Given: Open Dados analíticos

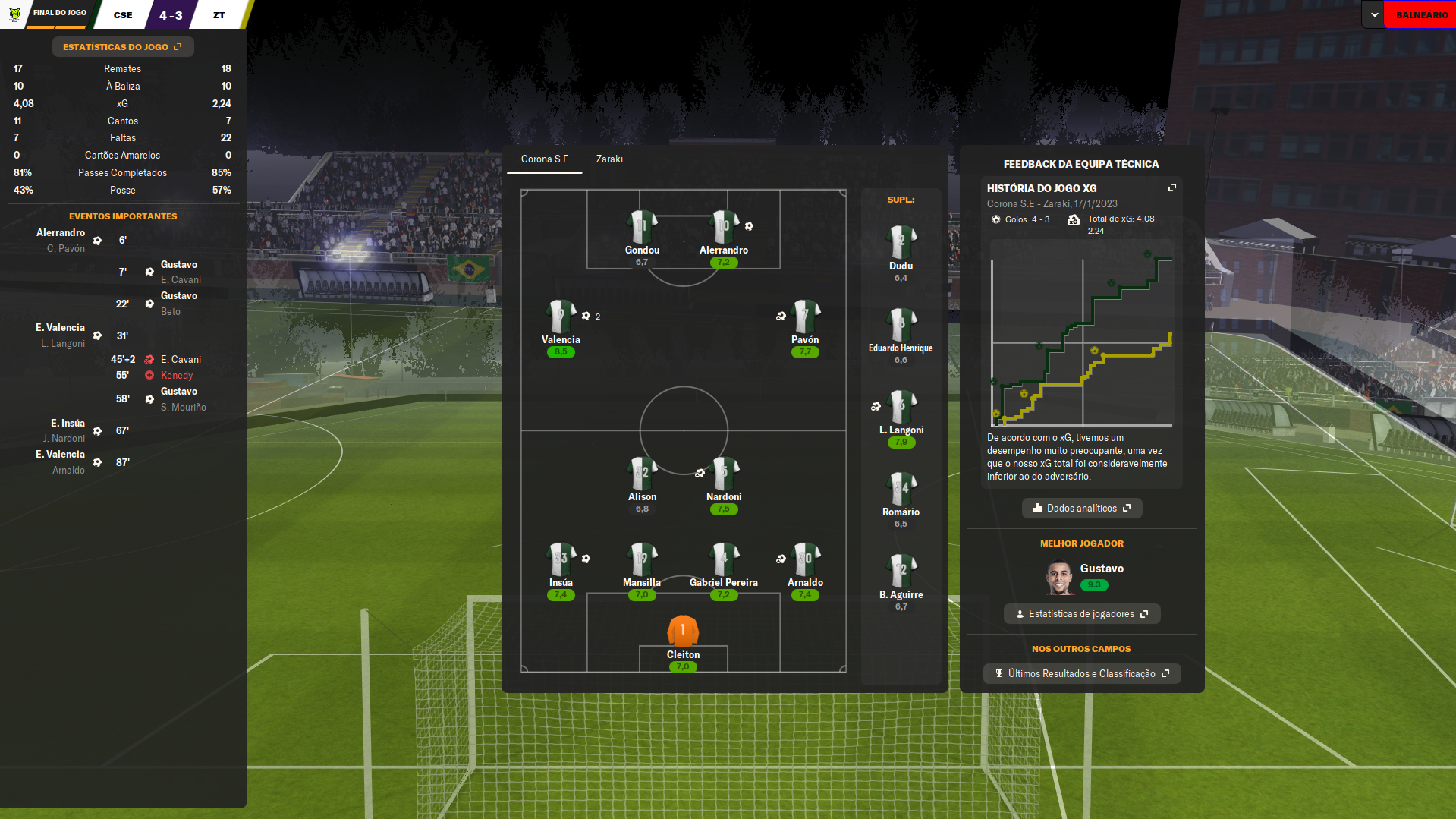Looking at the screenshot, I should [x=1081, y=509].
